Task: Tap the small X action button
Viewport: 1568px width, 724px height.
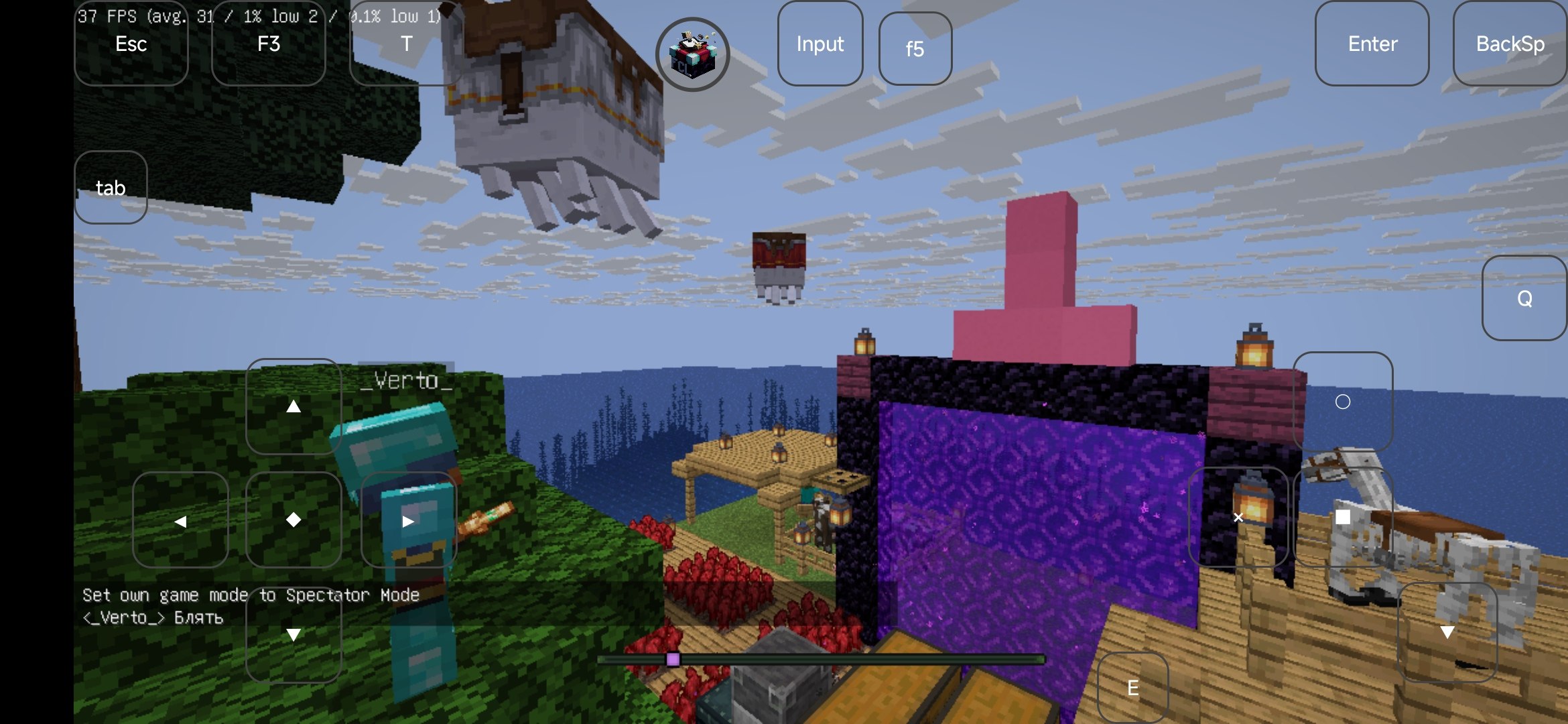Action: pos(1238,517)
